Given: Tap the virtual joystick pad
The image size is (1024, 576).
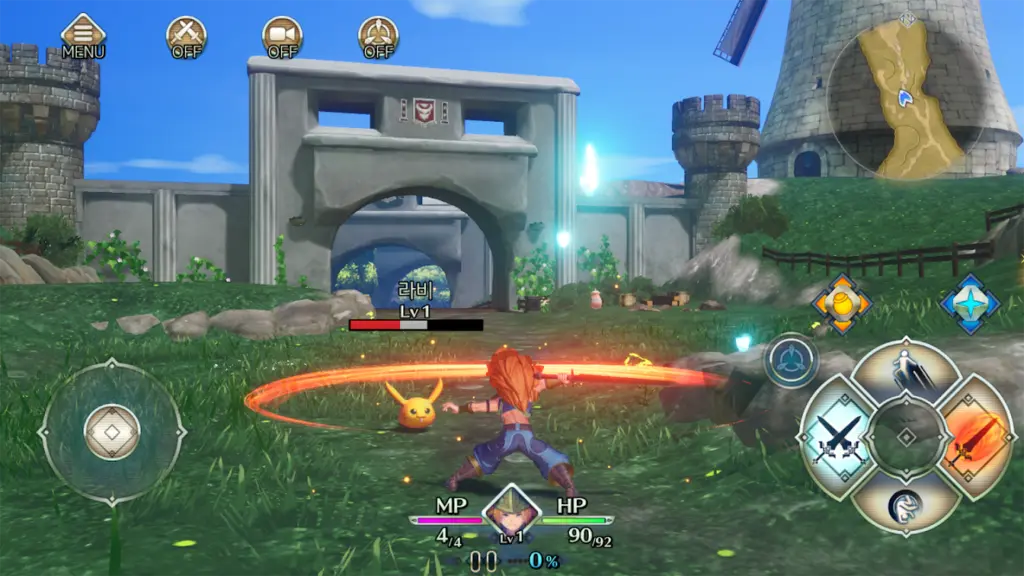Looking at the screenshot, I should coord(112,433).
